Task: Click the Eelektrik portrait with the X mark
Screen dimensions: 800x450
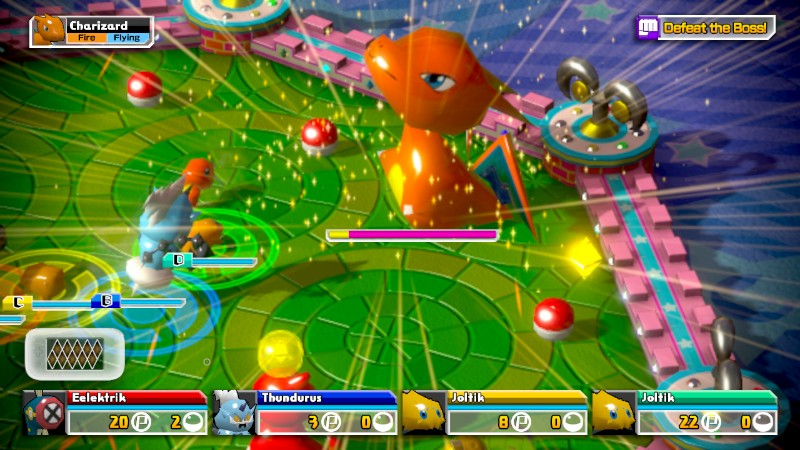Action: click(45, 412)
